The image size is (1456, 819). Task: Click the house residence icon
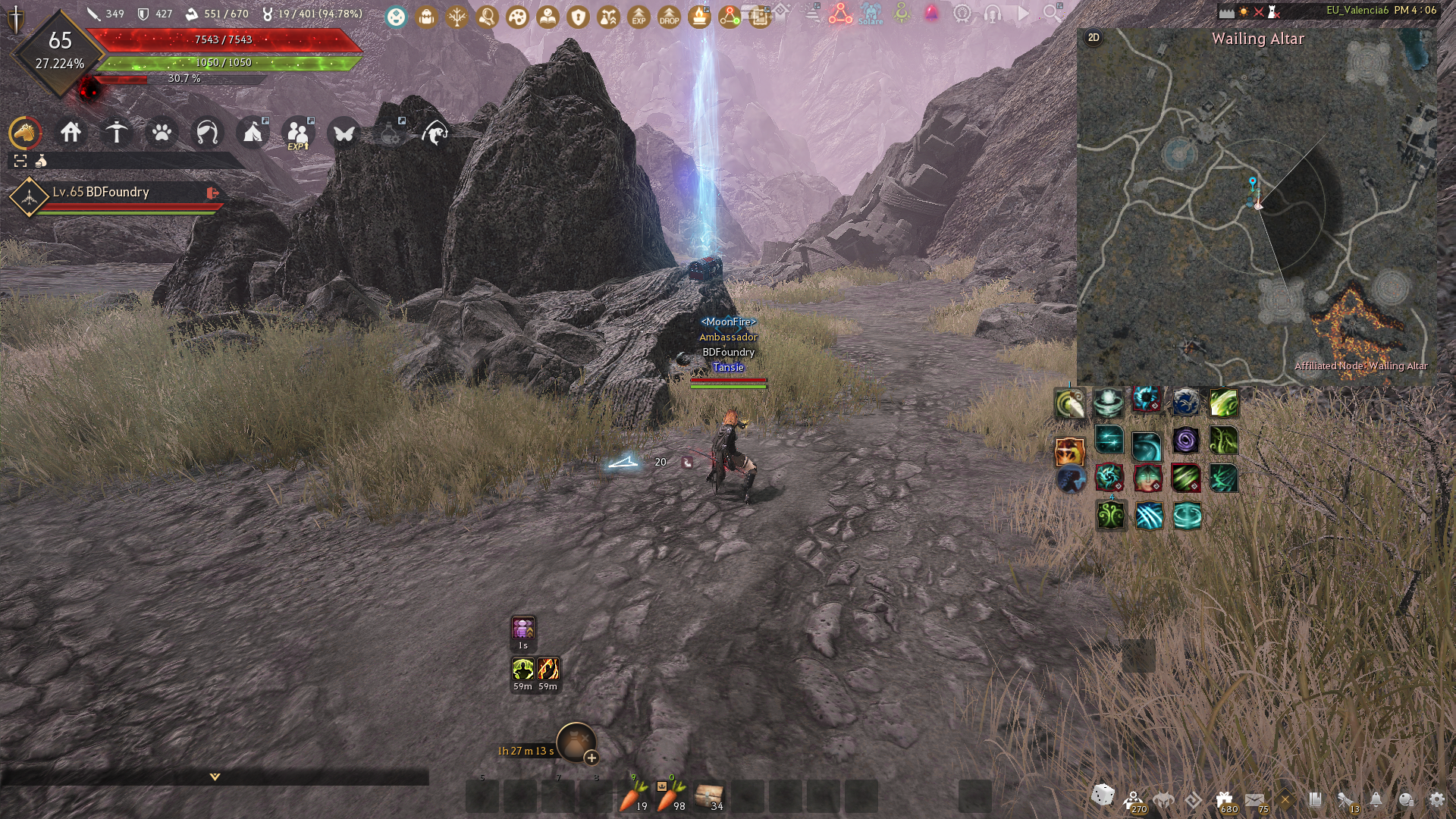(x=71, y=133)
